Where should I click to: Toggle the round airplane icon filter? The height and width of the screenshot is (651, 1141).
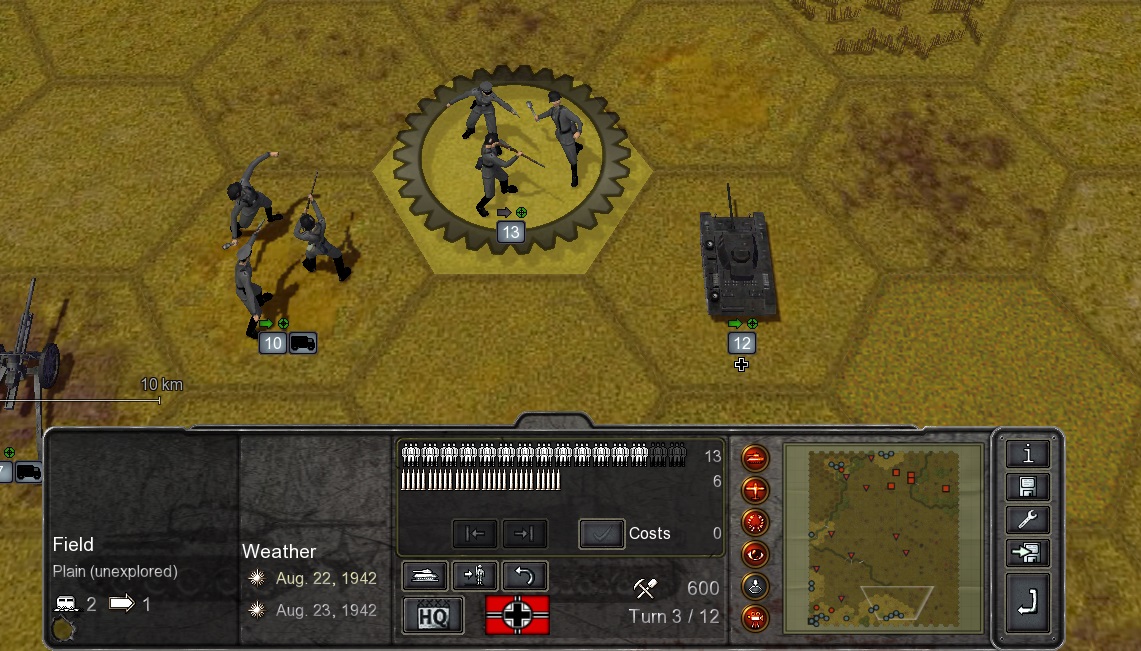click(755, 491)
